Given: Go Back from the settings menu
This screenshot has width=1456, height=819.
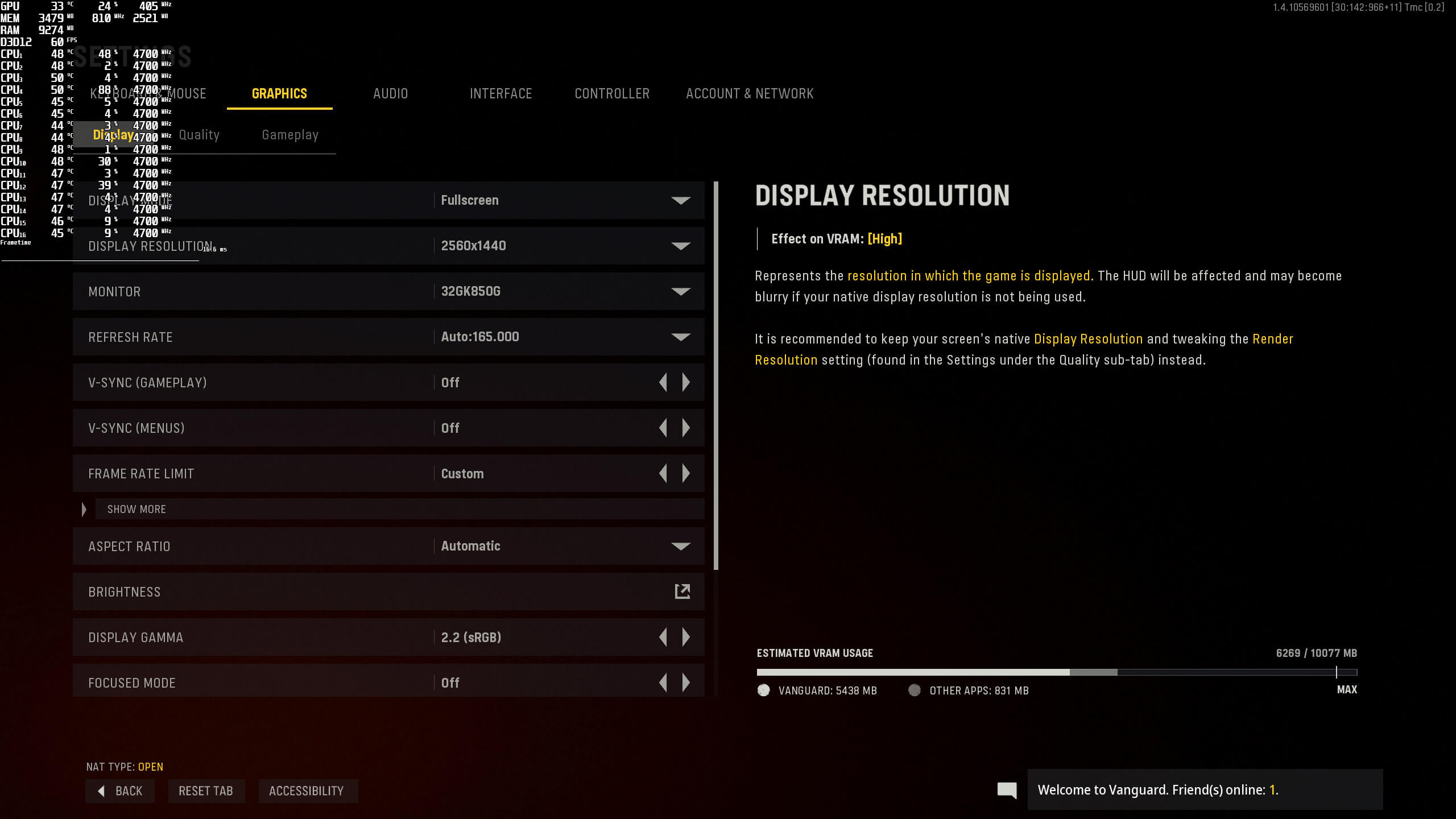Looking at the screenshot, I should pyautogui.click(x=120, y=791).
